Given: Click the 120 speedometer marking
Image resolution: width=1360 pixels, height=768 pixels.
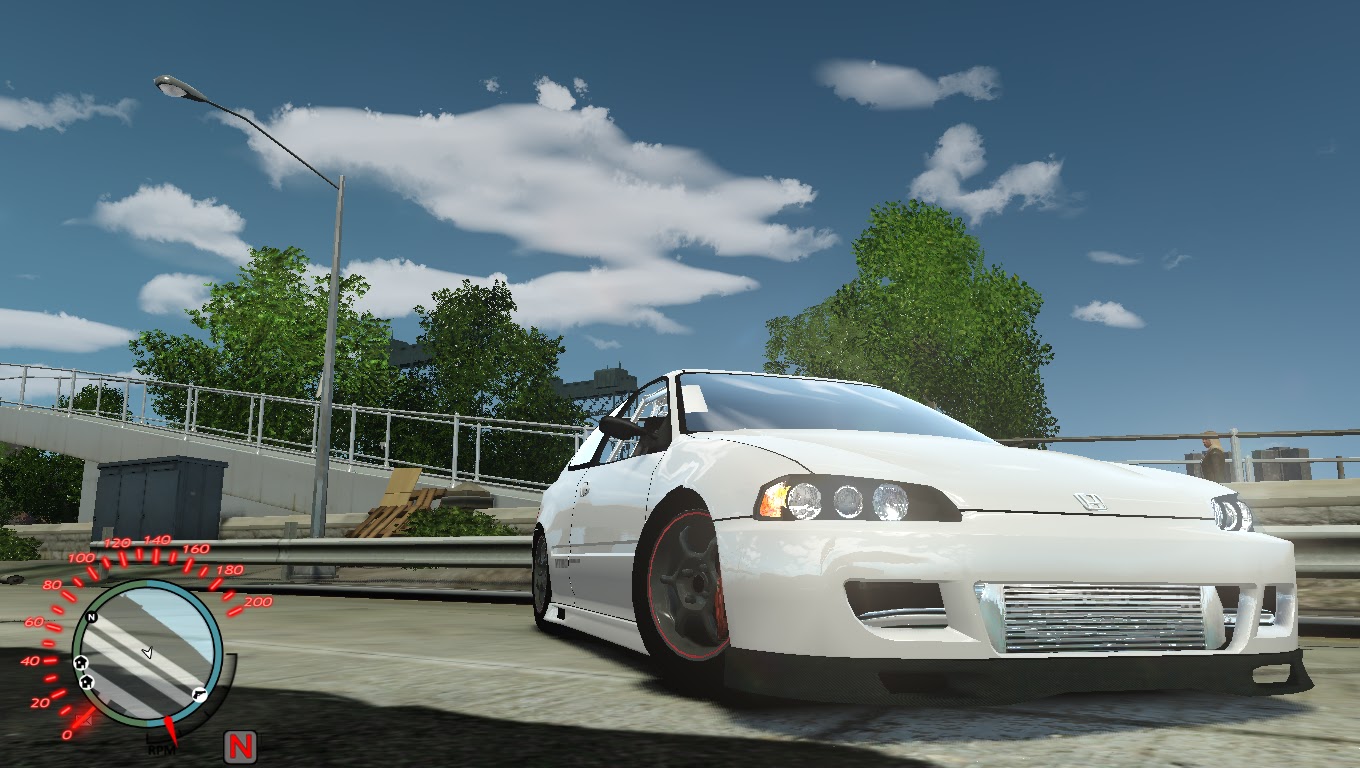Looking at the screenshot, I should (x=117, y=542).
